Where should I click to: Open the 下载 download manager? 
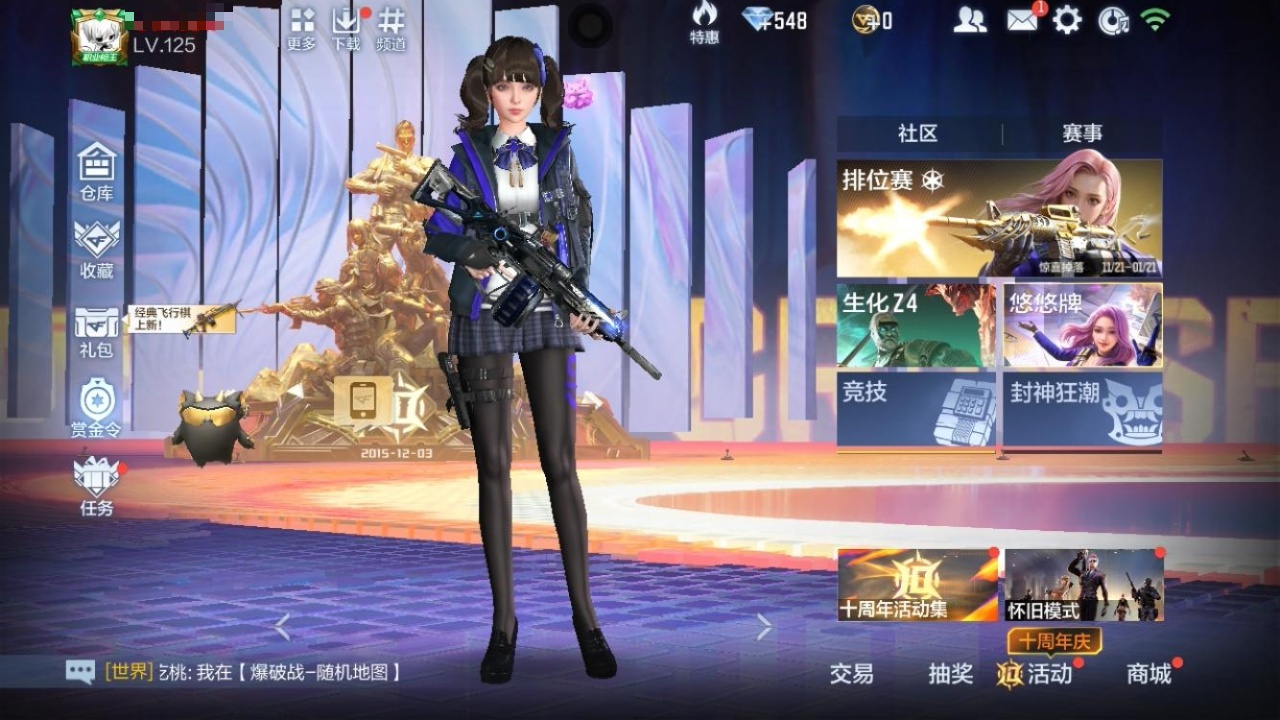click(x=345, y=29)
